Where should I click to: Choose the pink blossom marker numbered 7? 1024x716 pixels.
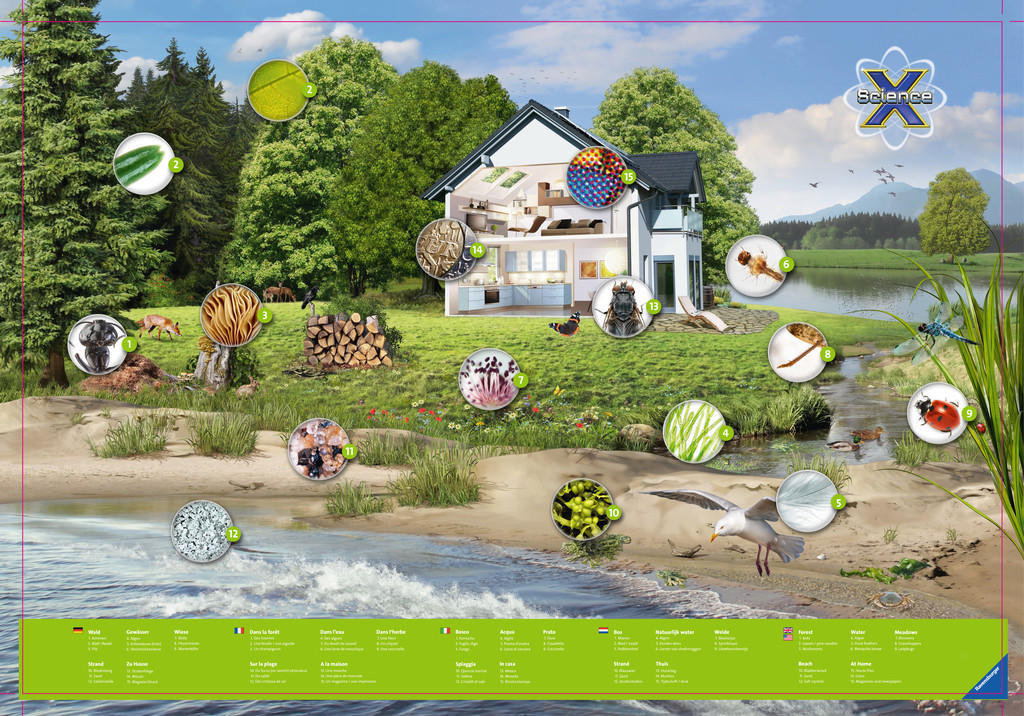(x=489, y=379)
